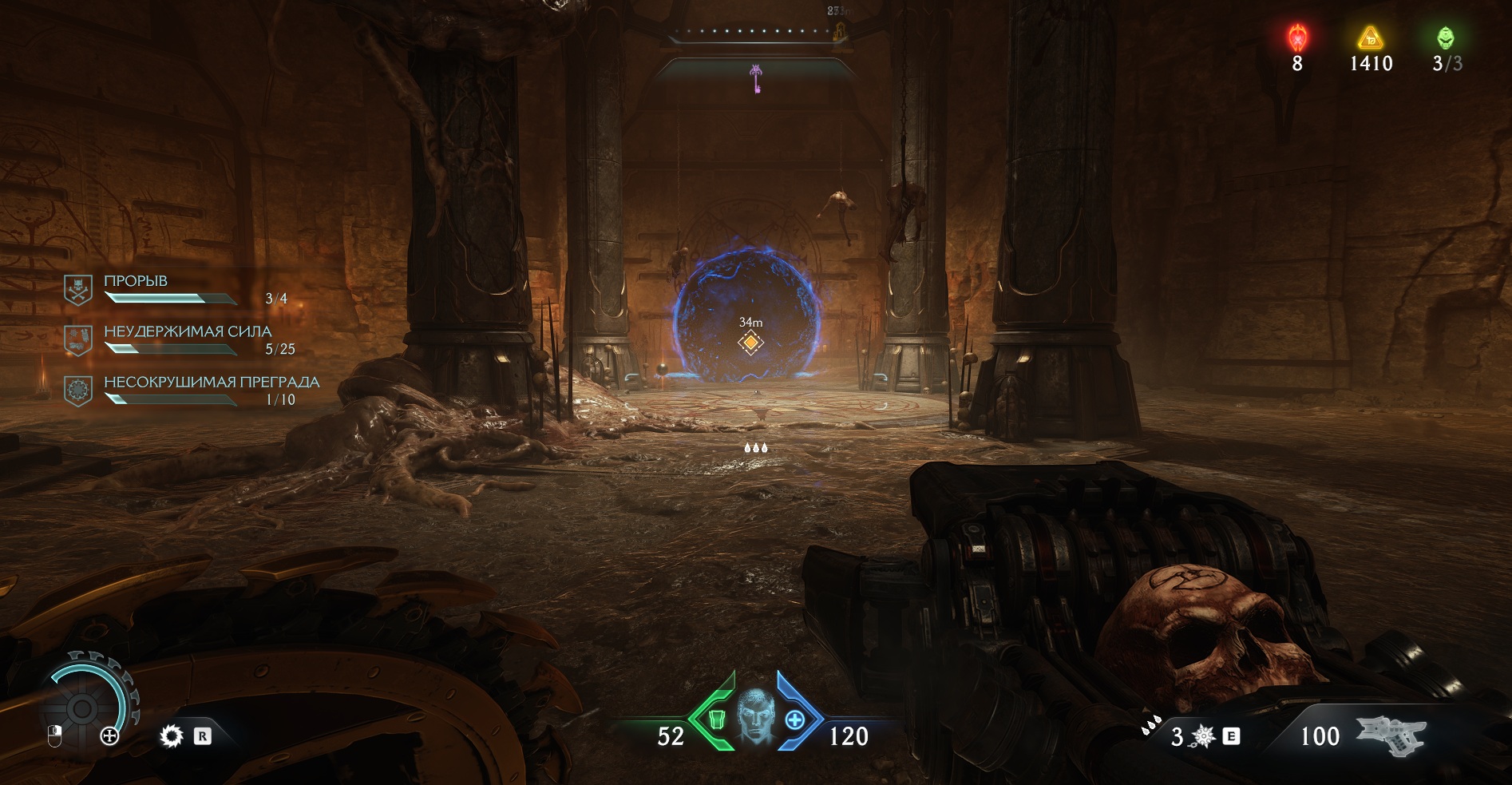
Task: Select the red demon resource icon
Action: 1297,38
